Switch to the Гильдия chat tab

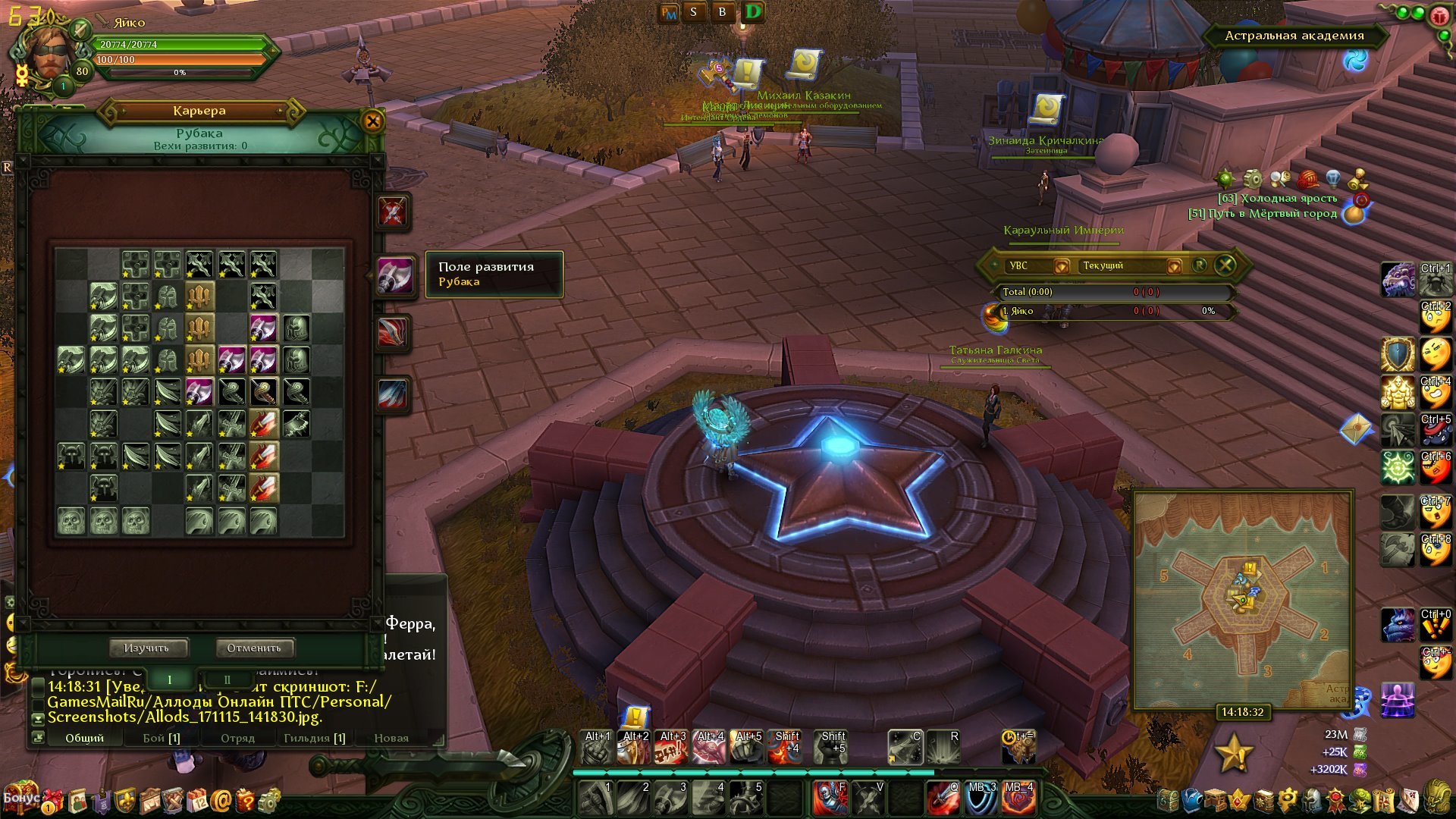tap(314, 738)
